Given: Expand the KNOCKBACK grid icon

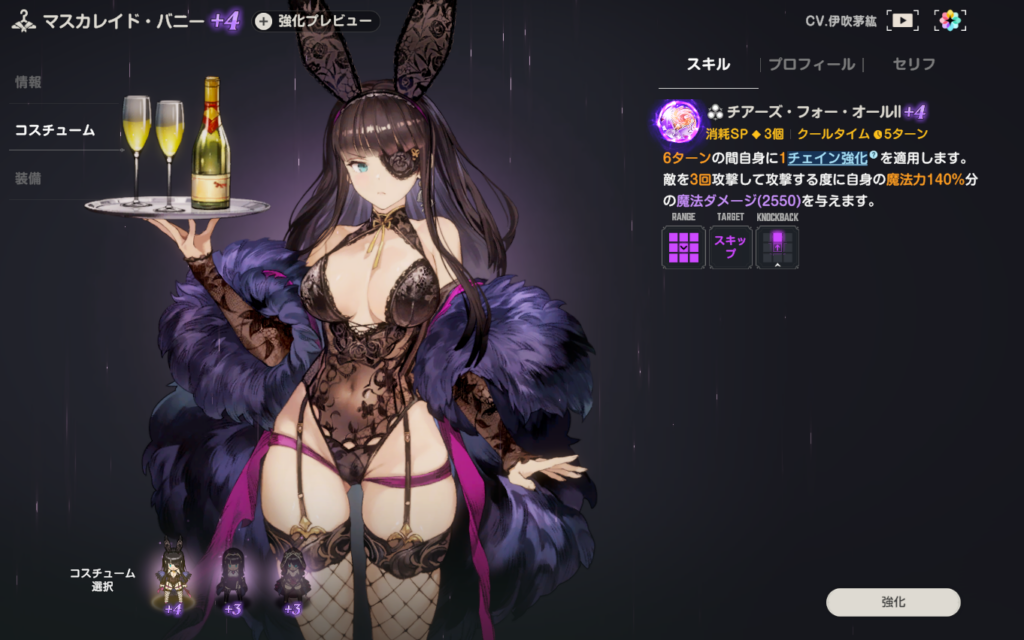Looking at the screenshot, I should (777, 246).
